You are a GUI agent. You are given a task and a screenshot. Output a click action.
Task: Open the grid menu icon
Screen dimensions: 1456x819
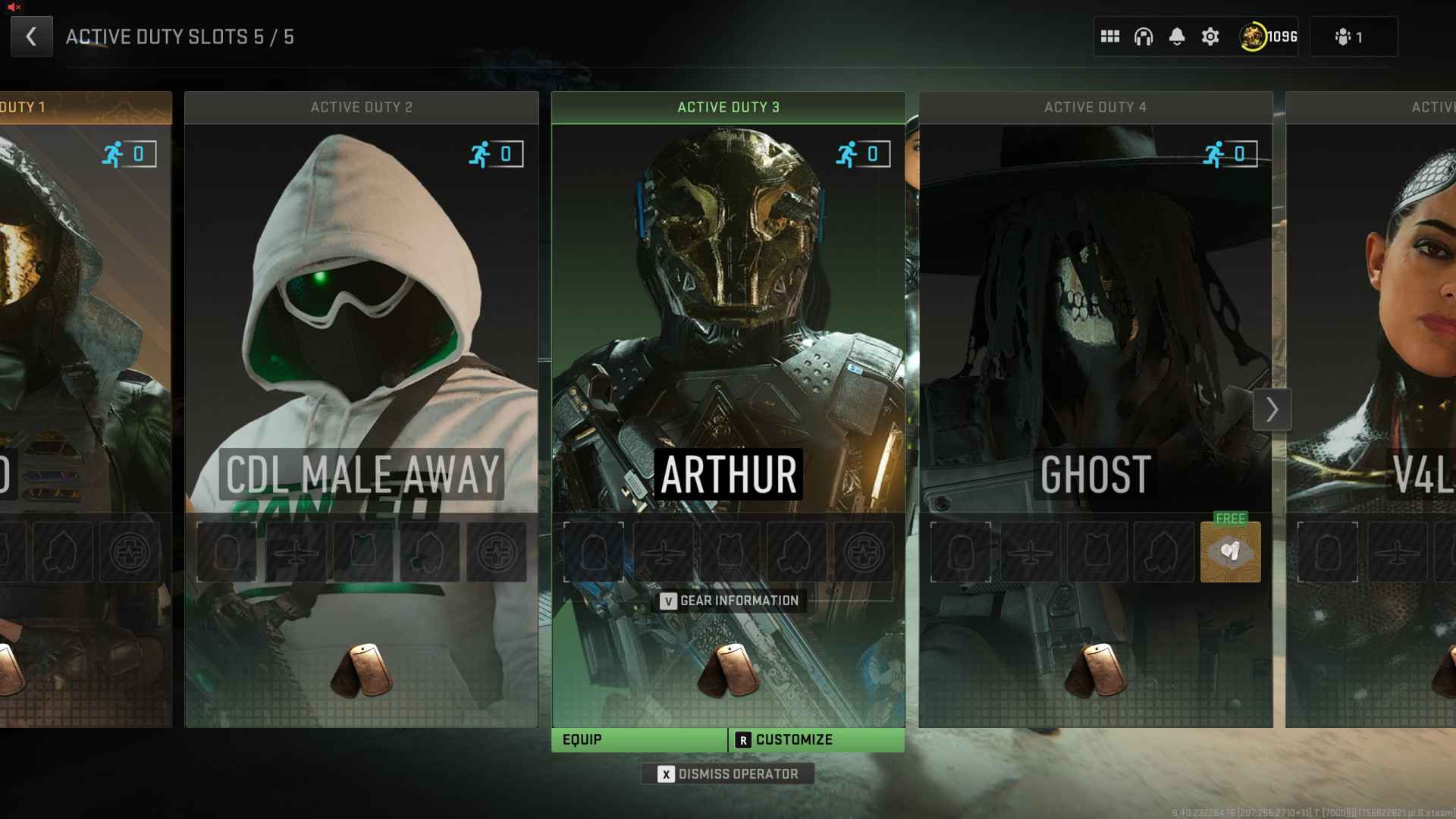tap(1110, 36)
